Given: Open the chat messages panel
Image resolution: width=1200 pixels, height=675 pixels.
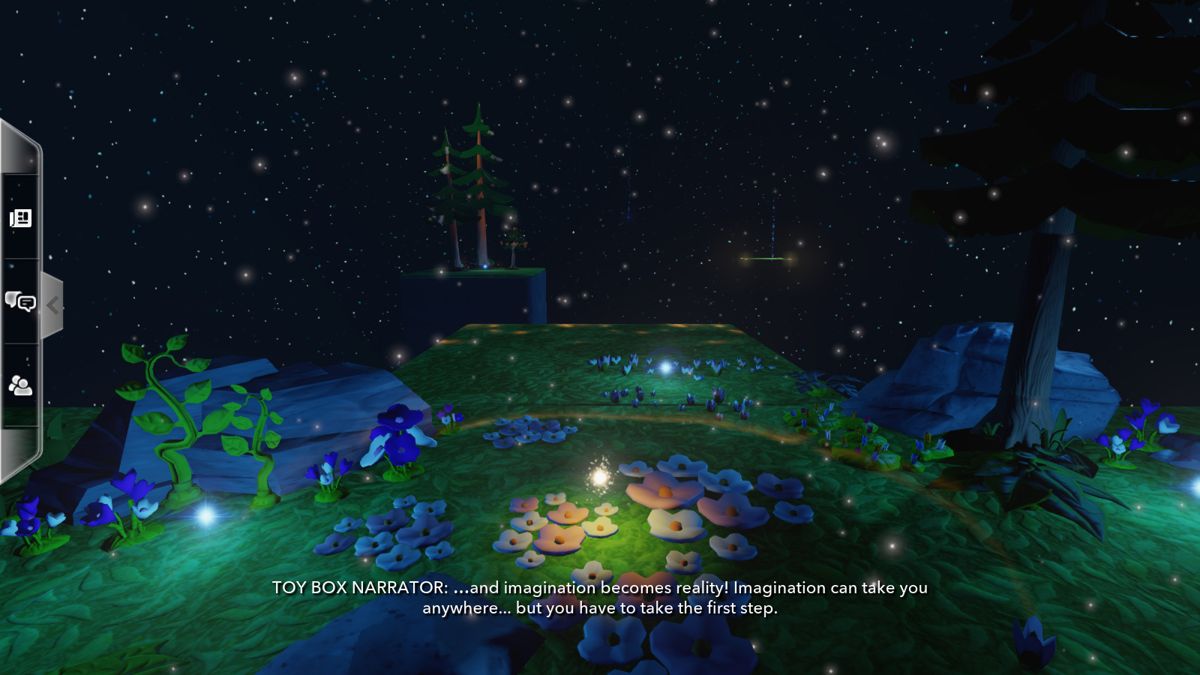Looking at the screenshot, I should [x=20, y=301].
